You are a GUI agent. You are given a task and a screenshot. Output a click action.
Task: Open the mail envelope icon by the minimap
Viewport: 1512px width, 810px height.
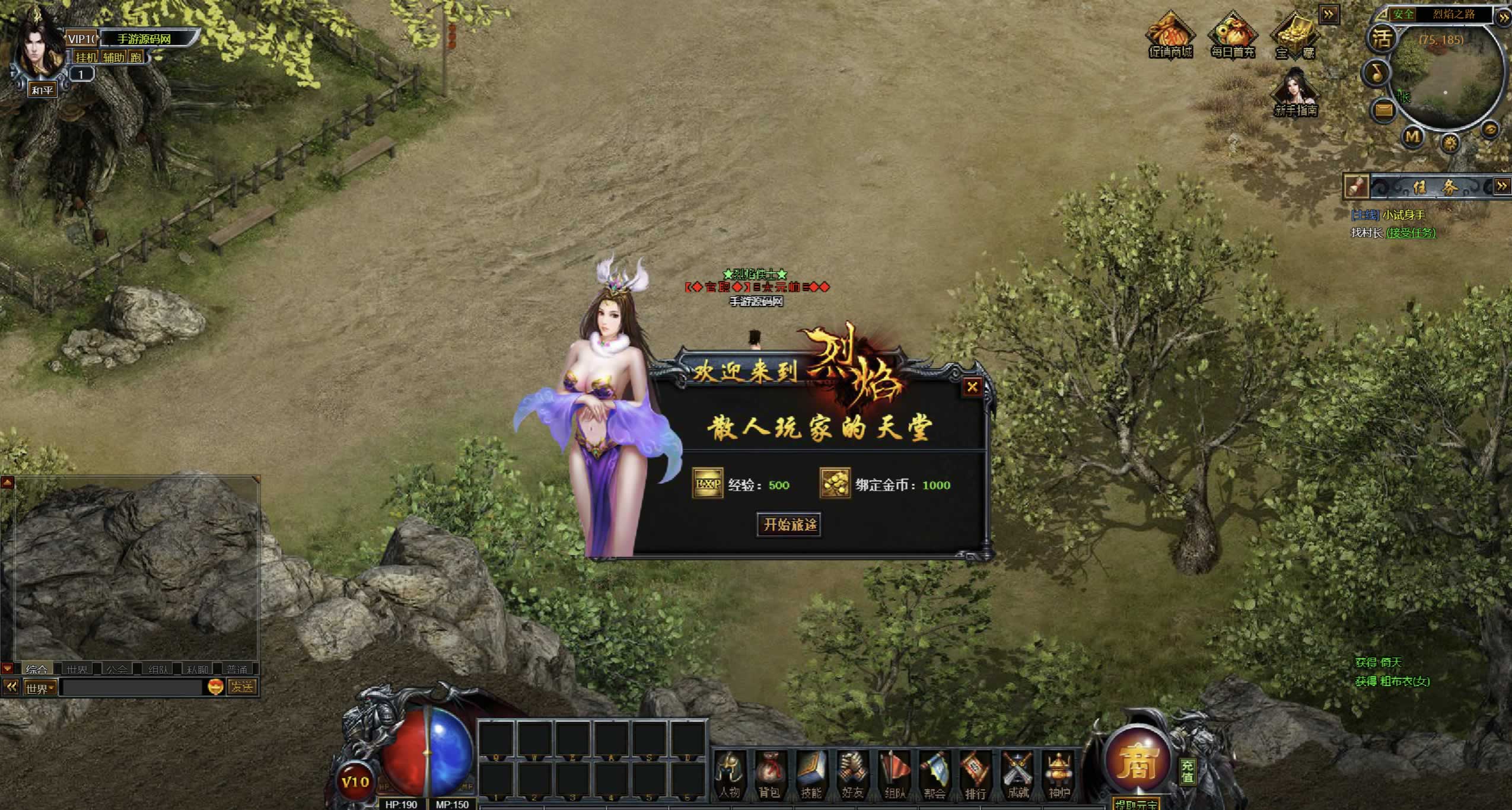click(x=1384, y=110)
